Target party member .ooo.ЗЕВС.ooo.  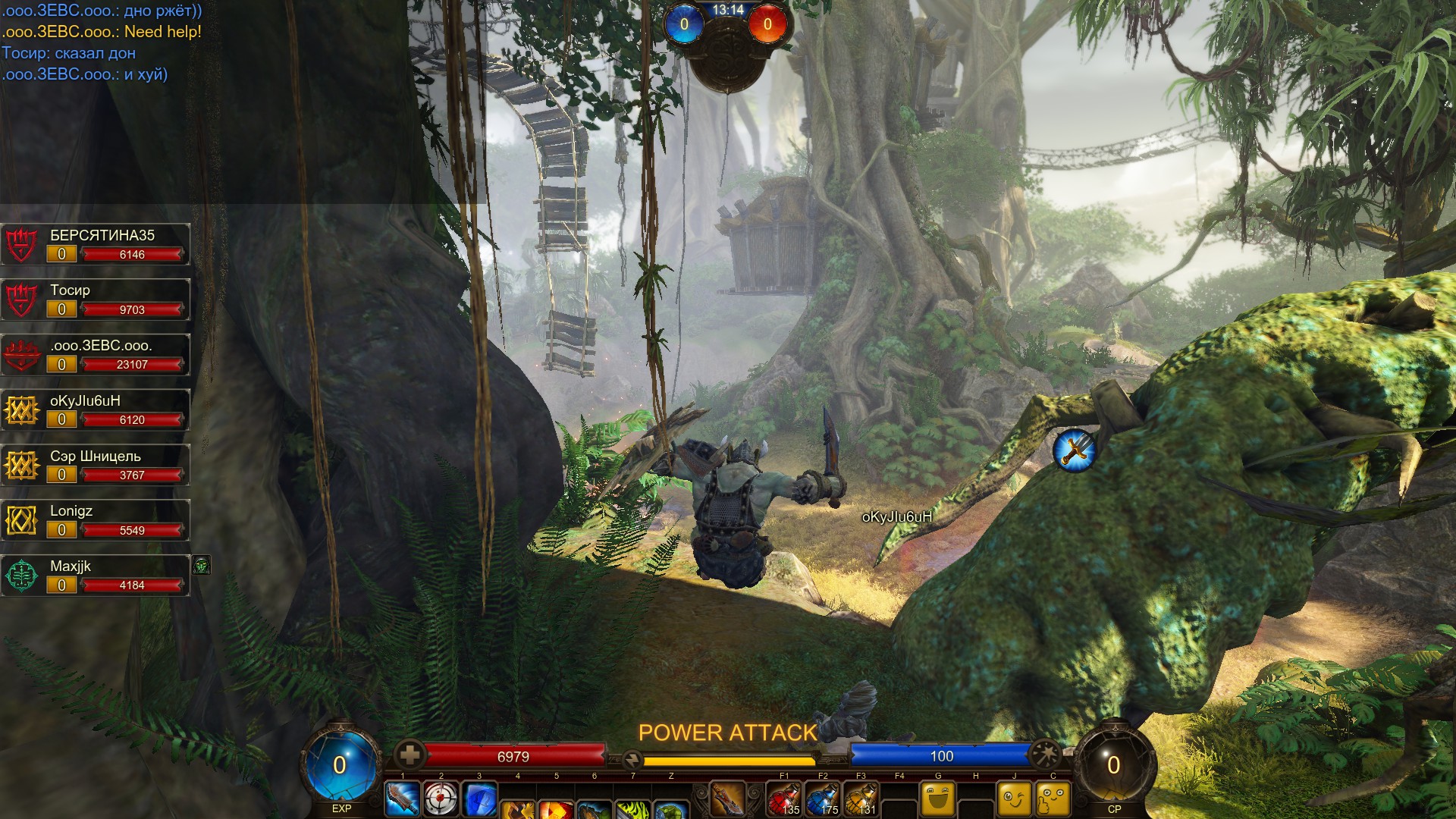tap(96, 355)
